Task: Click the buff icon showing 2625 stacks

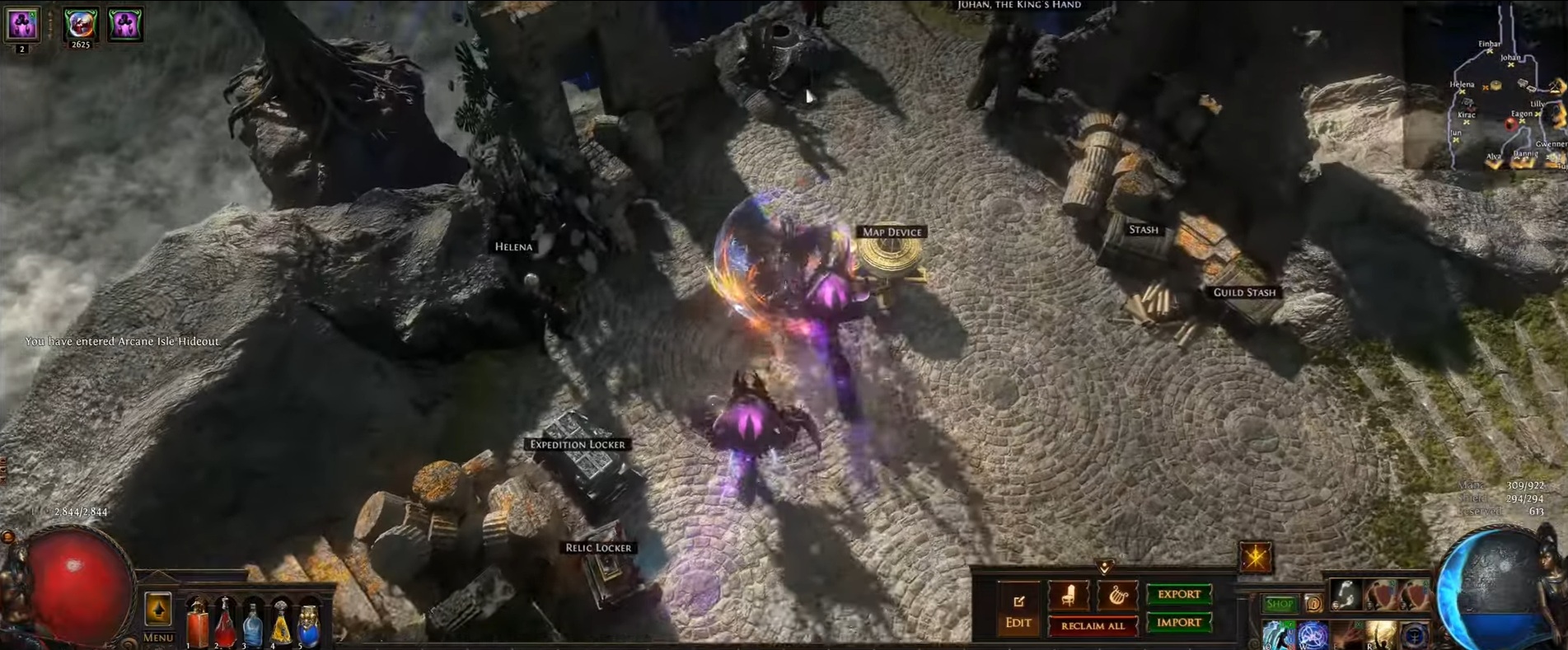Action: [82, 25]
